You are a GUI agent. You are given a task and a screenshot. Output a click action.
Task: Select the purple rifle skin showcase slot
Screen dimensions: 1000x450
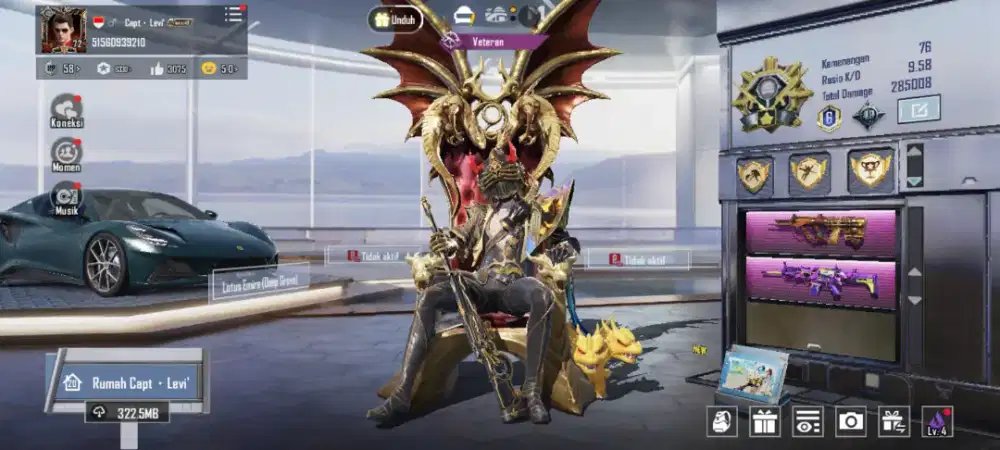point(822,280)
